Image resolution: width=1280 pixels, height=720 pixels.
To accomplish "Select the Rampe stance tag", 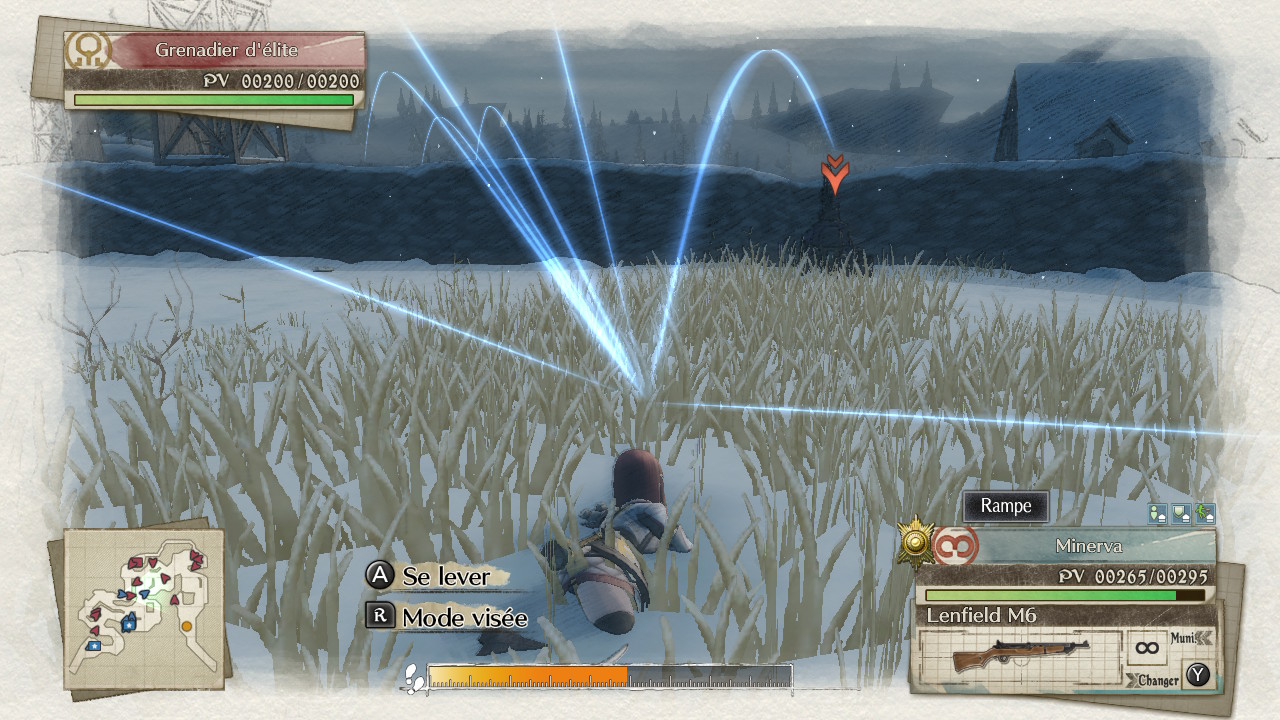I will [x=1005, y=506].
